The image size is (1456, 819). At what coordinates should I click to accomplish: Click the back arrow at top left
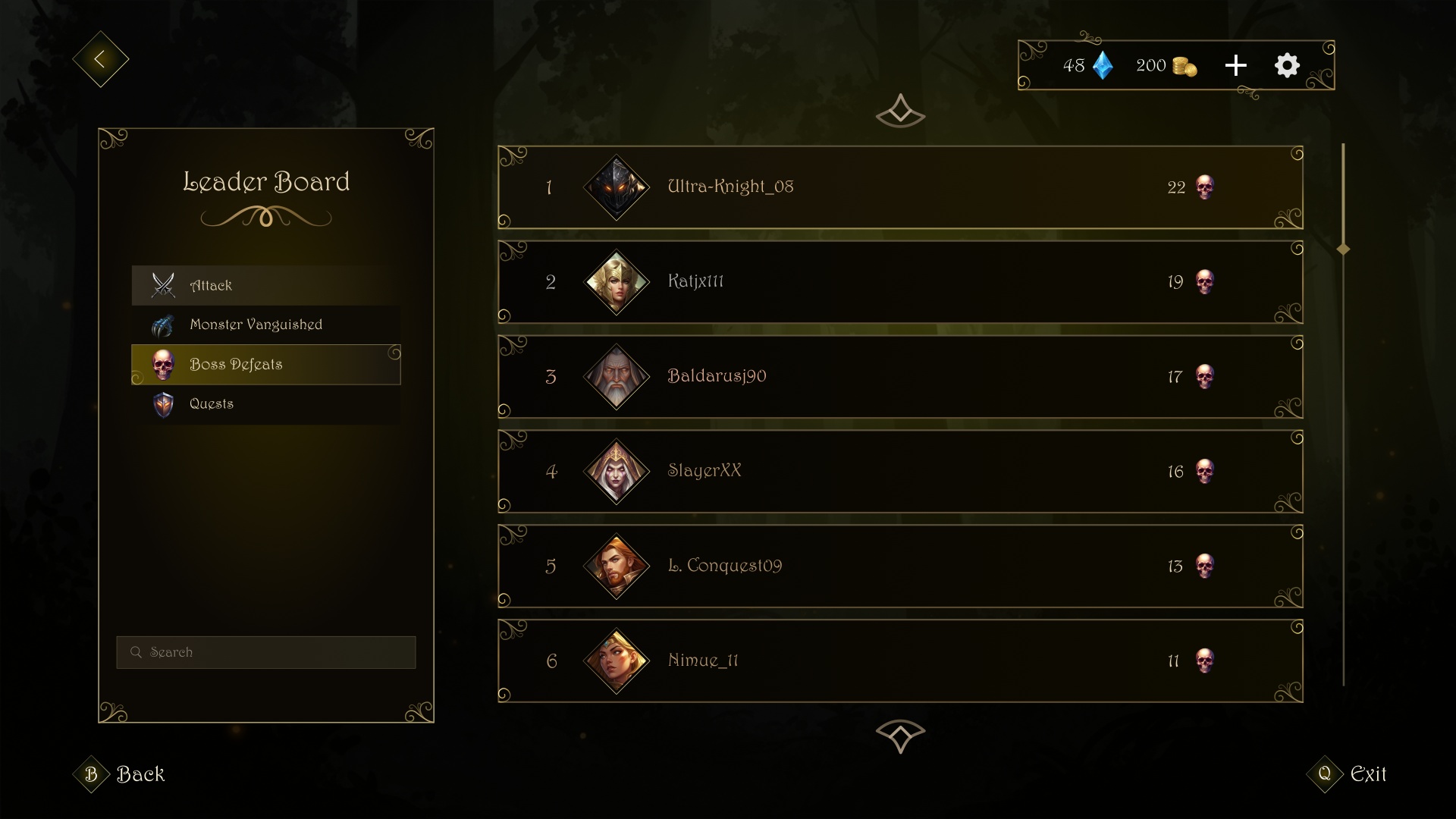[x=101, y=58]
